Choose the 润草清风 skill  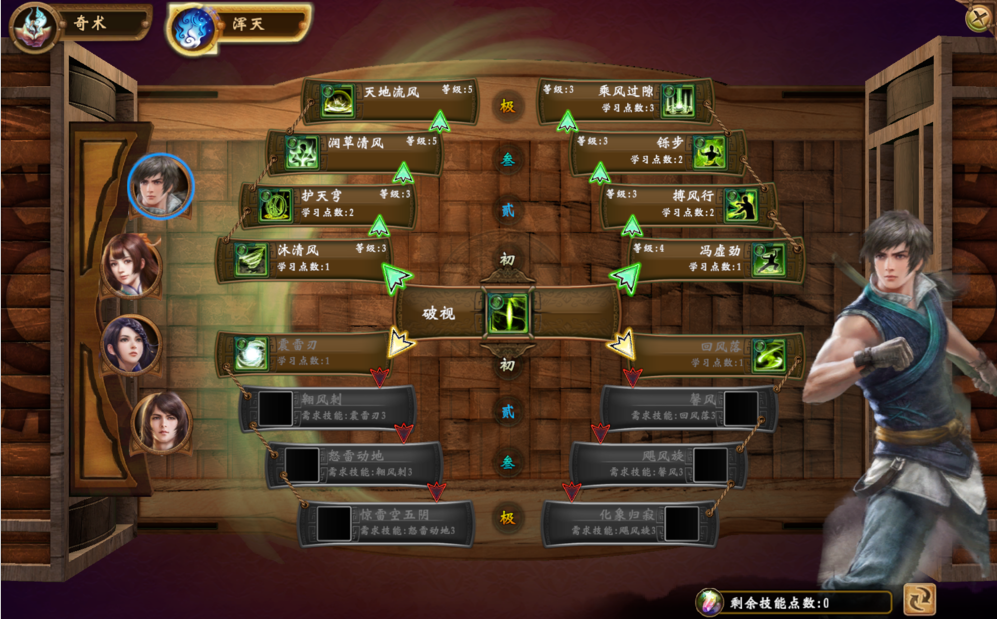click(355, 152)
